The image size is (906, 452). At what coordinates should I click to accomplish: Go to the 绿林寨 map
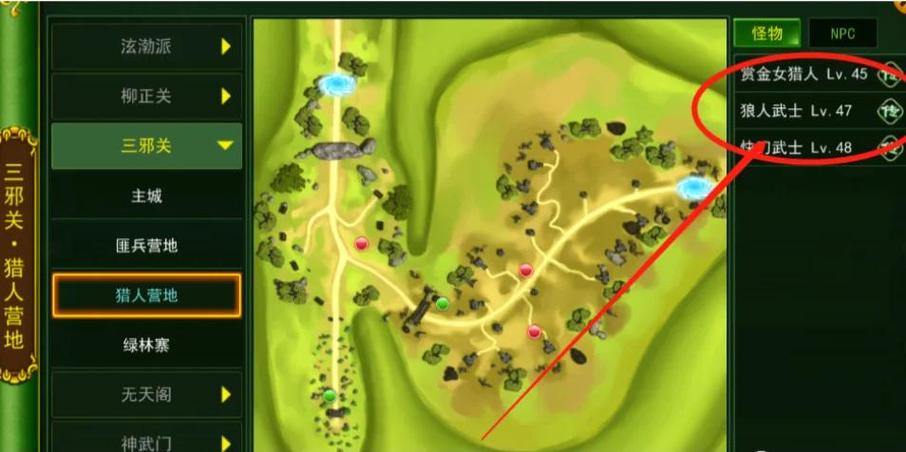point(147,344)
